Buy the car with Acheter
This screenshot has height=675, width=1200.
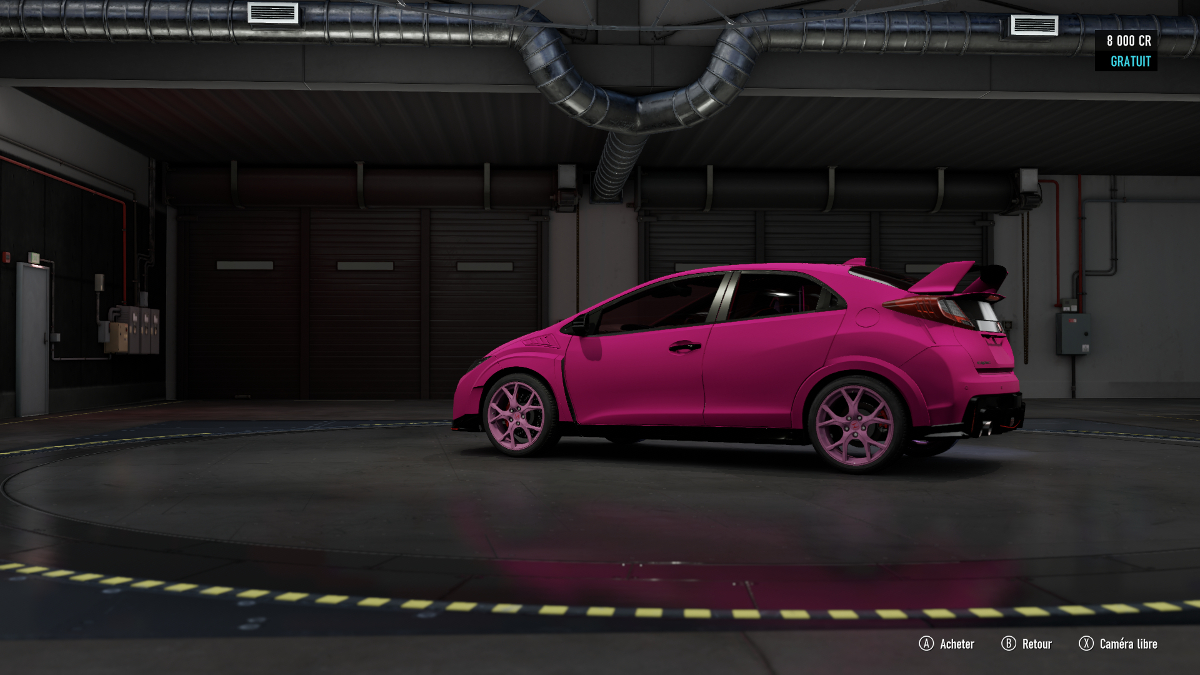947,644
